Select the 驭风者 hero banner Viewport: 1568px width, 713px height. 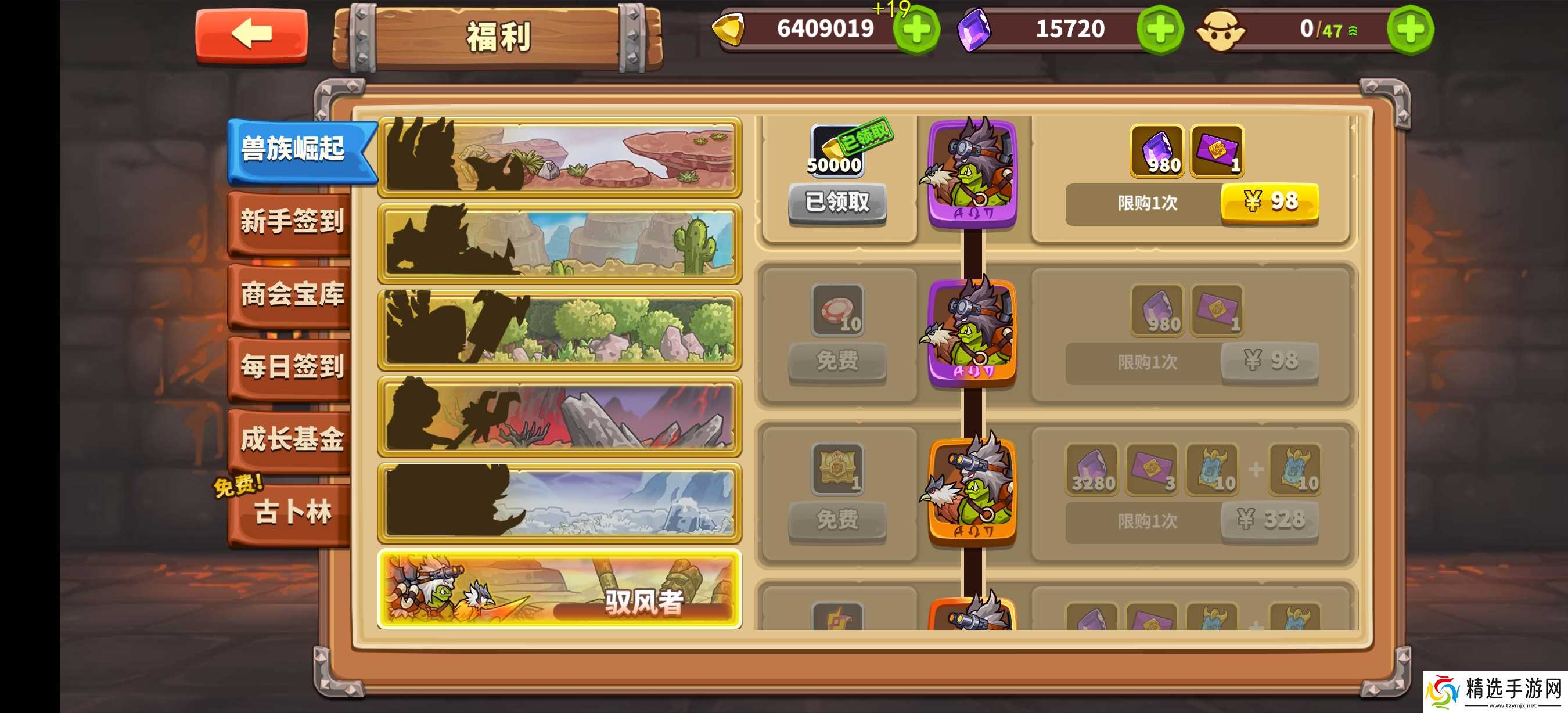(559, 589)
